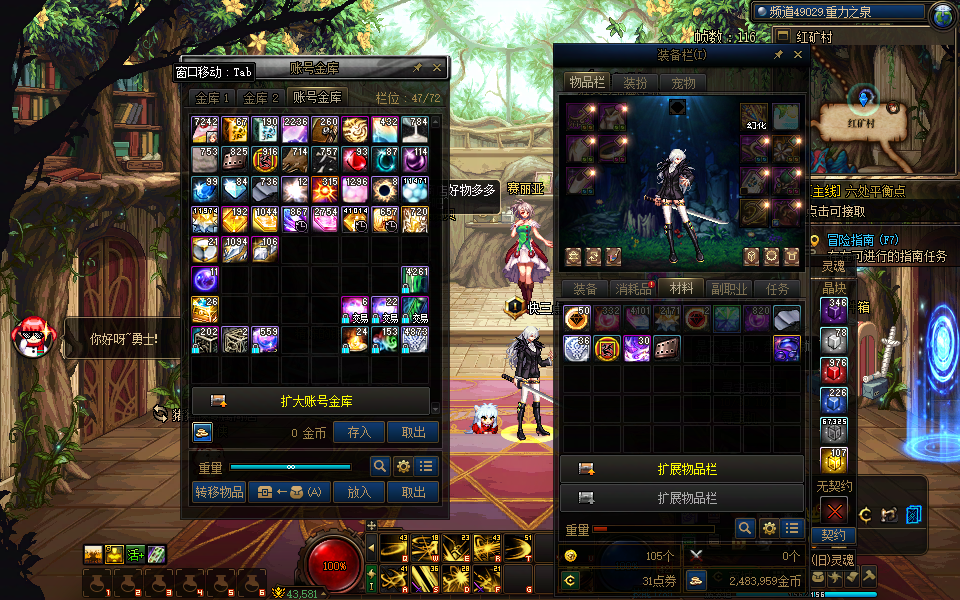
Task: Click the 转移物品 transfer button
Action: pyautogui.click(x=219, y=491)
